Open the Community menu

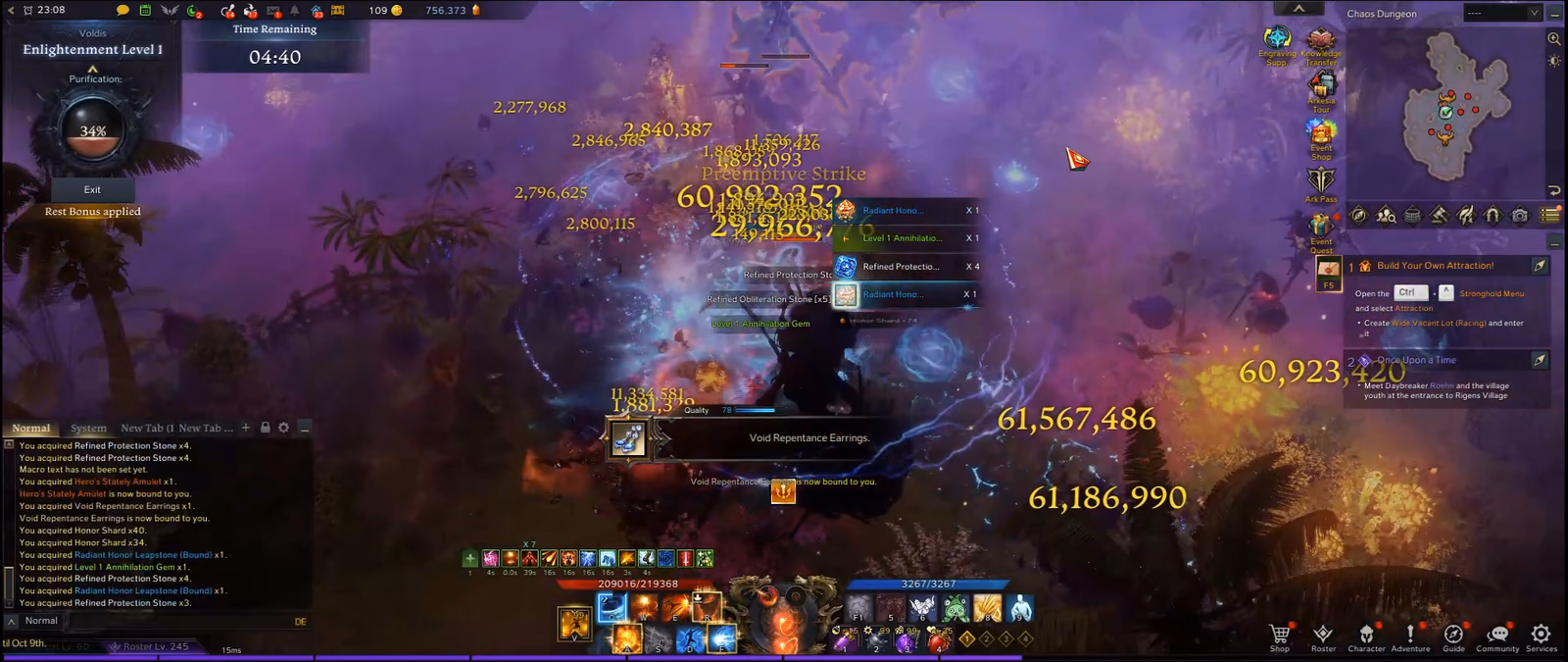pos(1497,636)
